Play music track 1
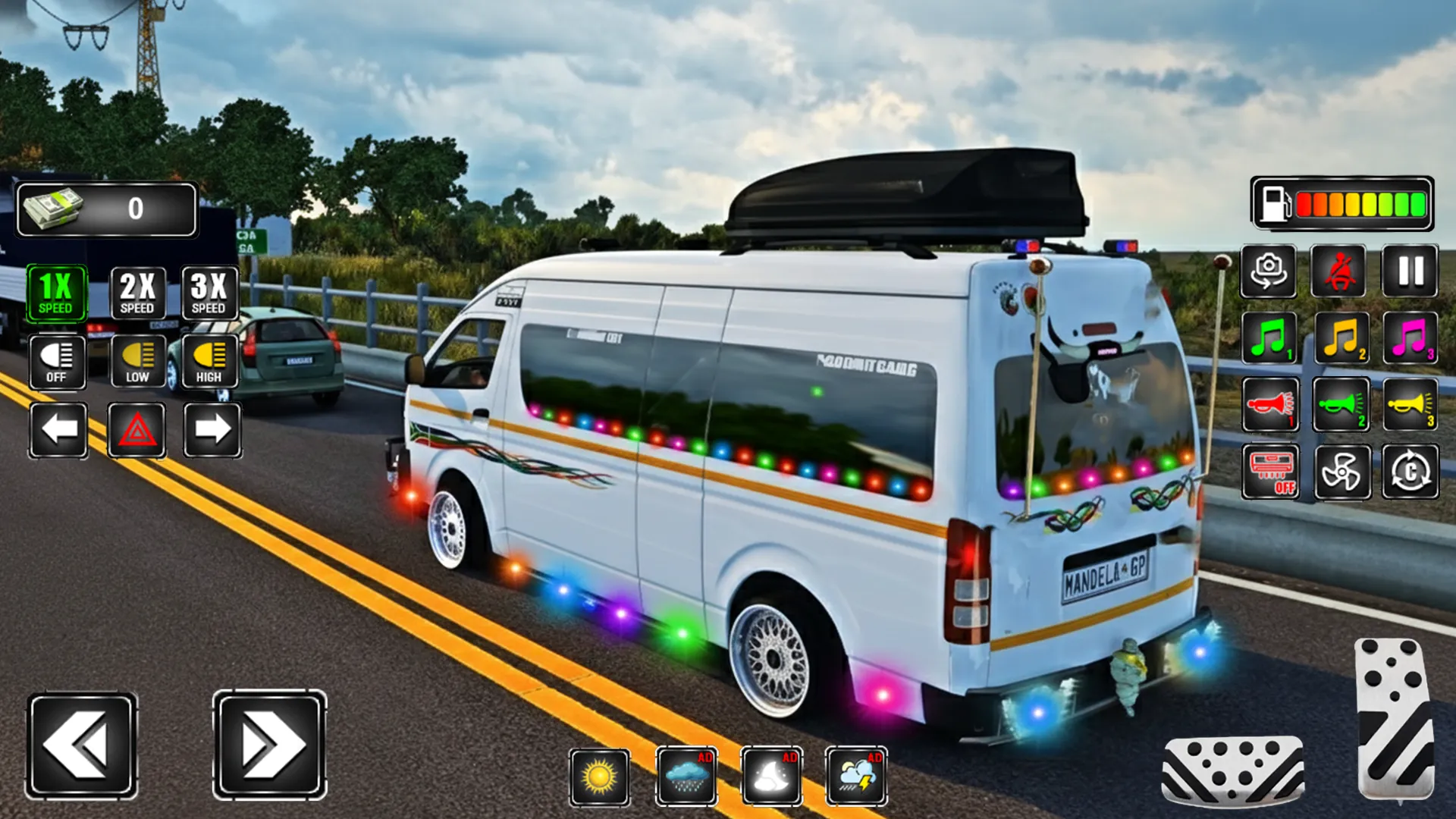This screenshot has width=1456, height=819. coord(1269,339)
